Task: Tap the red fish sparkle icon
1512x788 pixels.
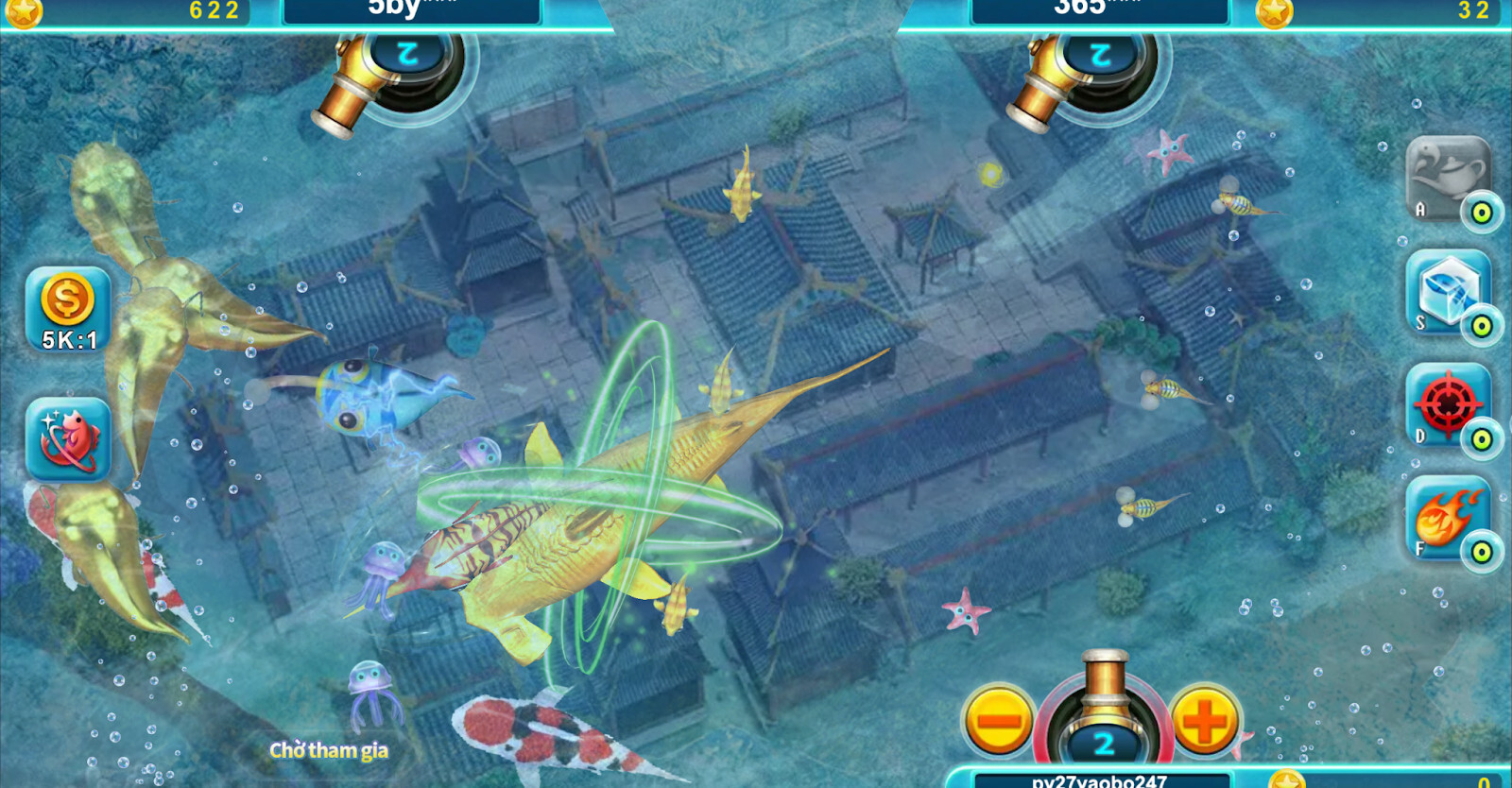Action: pos(67,439)
